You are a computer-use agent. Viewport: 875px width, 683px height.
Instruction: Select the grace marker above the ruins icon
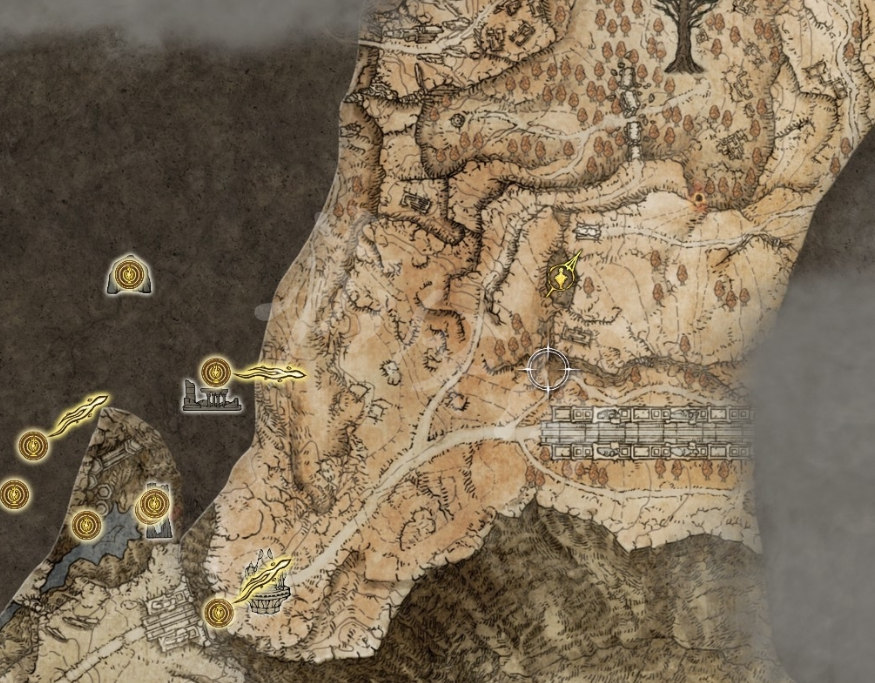[214, 372]
